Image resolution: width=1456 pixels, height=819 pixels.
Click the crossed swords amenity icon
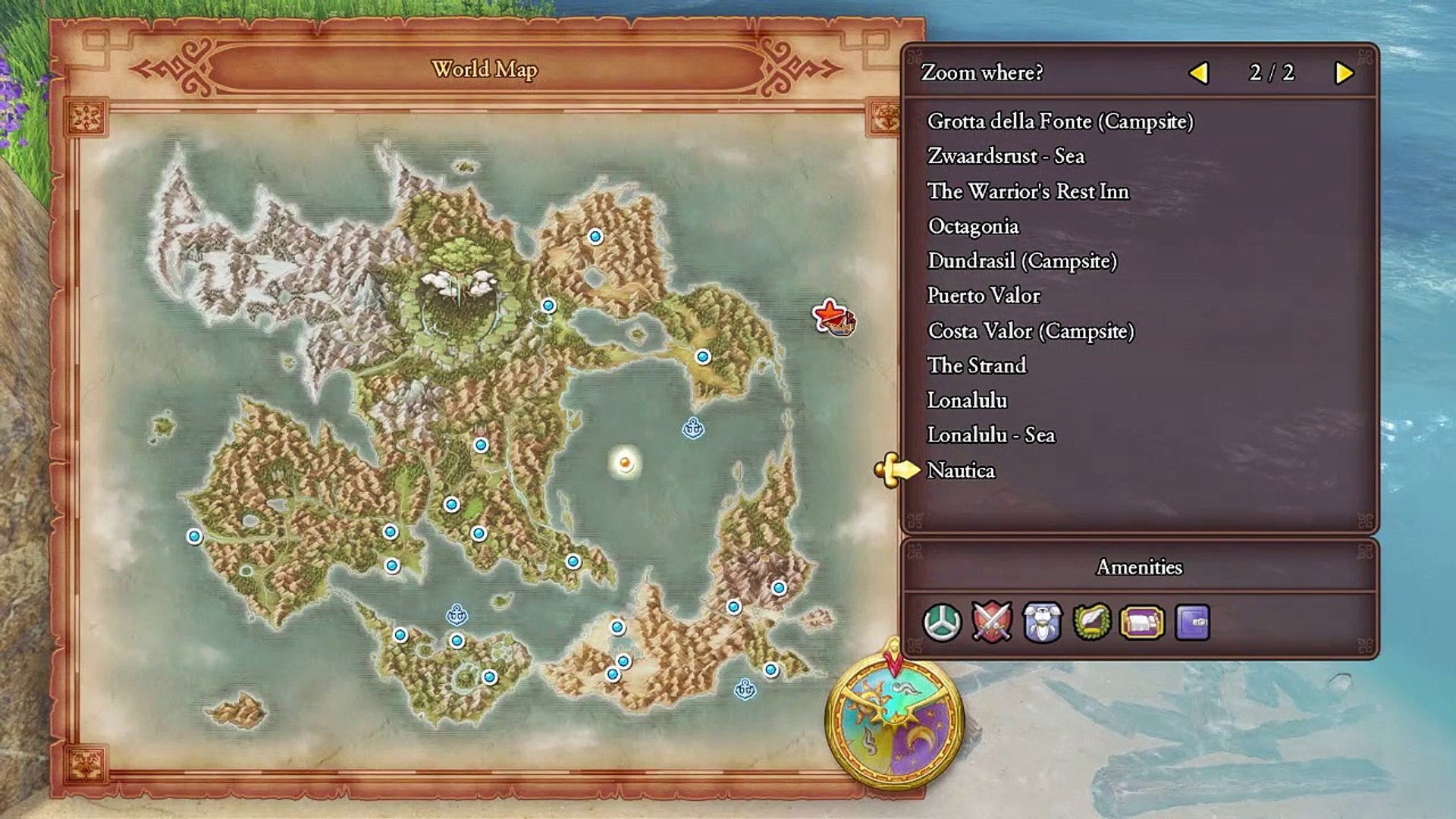pyautogui.click(x=992, y=623)
